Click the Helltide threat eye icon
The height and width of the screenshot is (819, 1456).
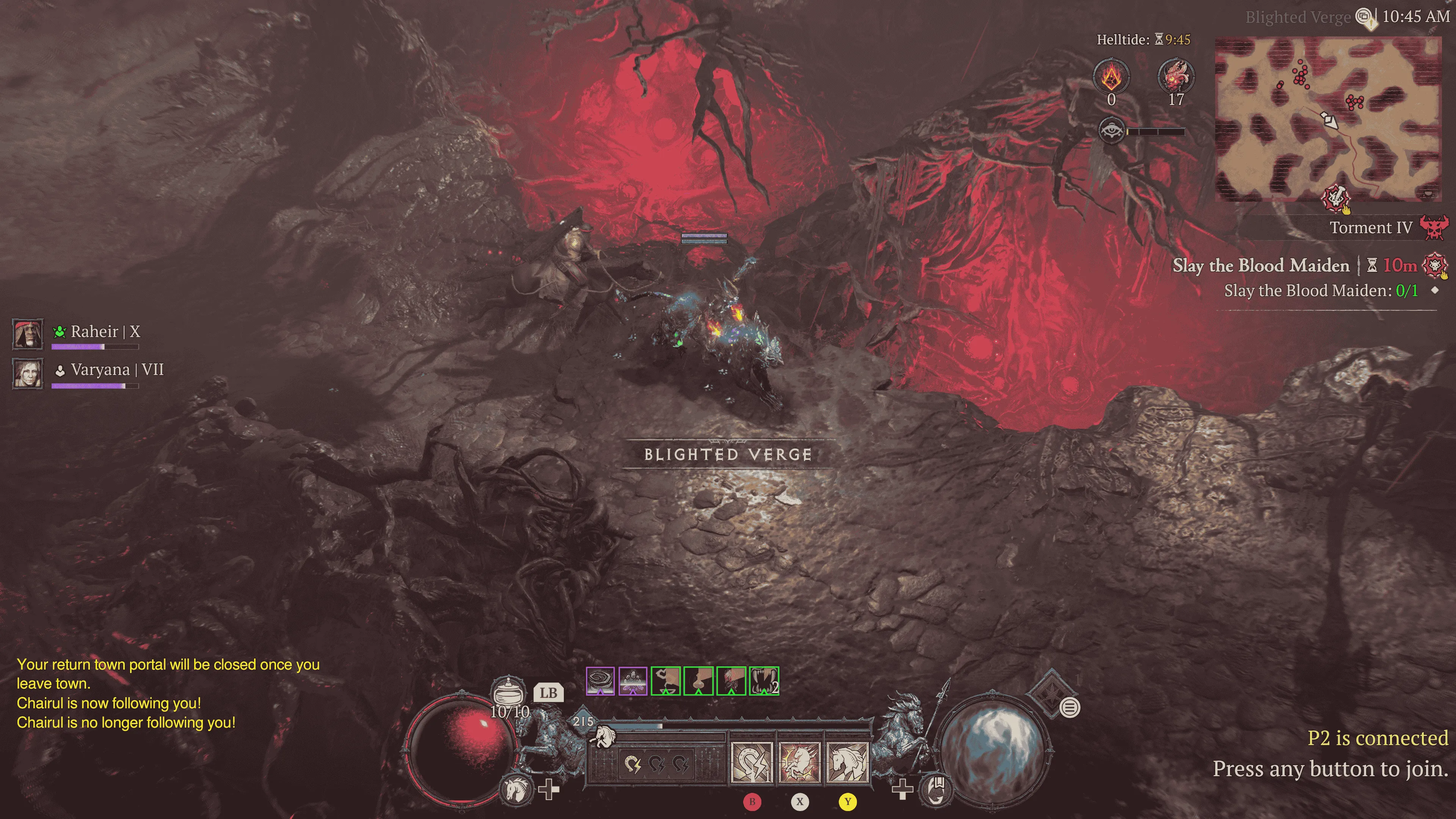1111,131
